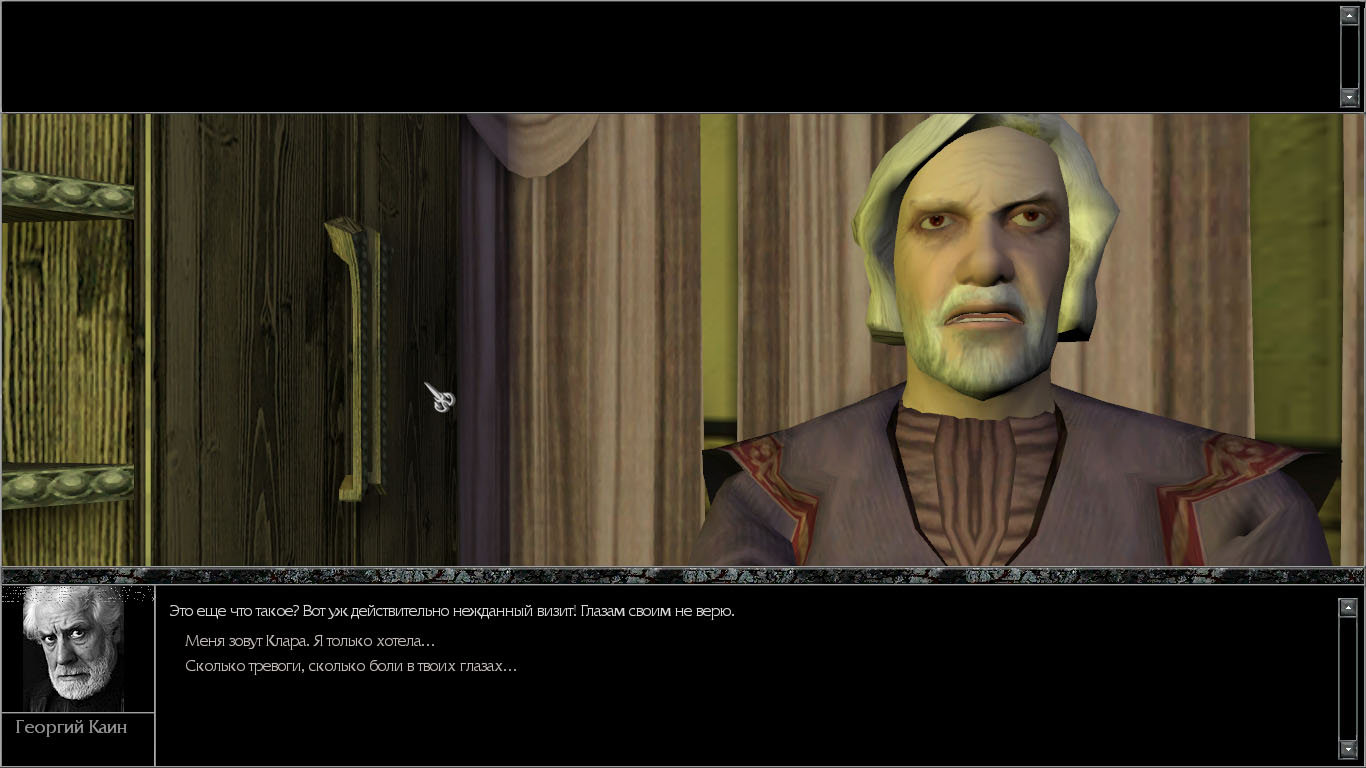Click the top panel's scroll-down arrow
This screenshot has height=768, width=1366.
[1349, 97]
